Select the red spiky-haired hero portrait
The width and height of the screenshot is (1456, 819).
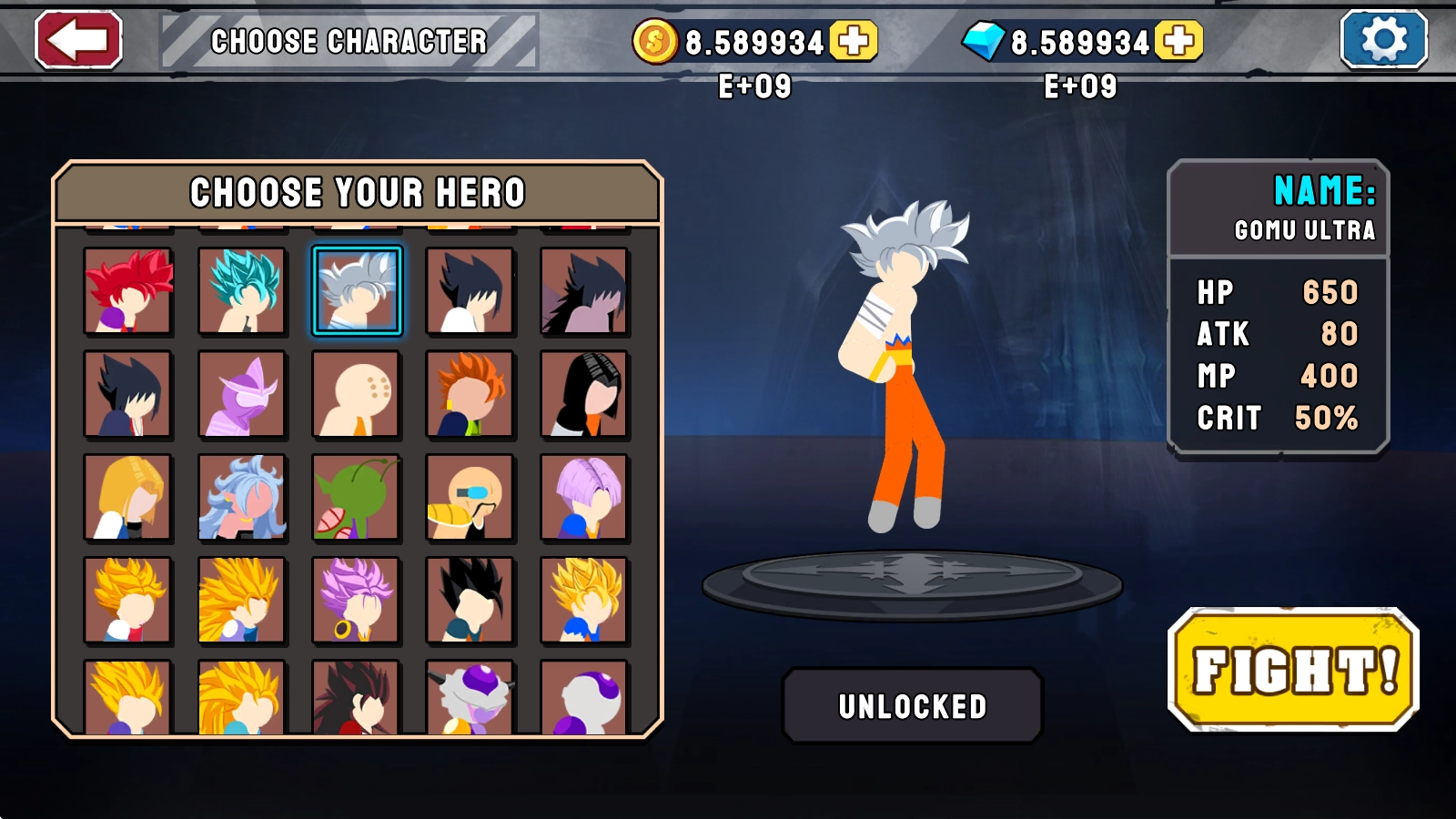pos(128,291)
